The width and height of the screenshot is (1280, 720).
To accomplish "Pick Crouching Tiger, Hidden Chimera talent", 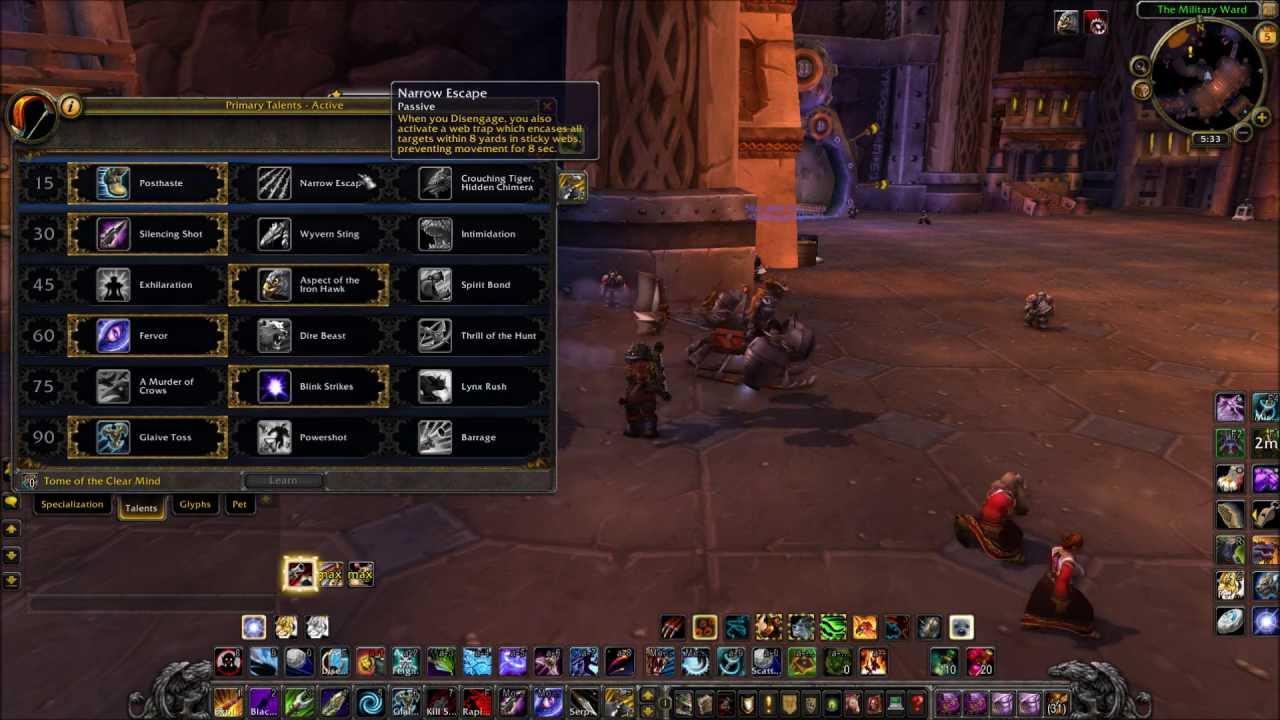I will [x=469, y=183].
